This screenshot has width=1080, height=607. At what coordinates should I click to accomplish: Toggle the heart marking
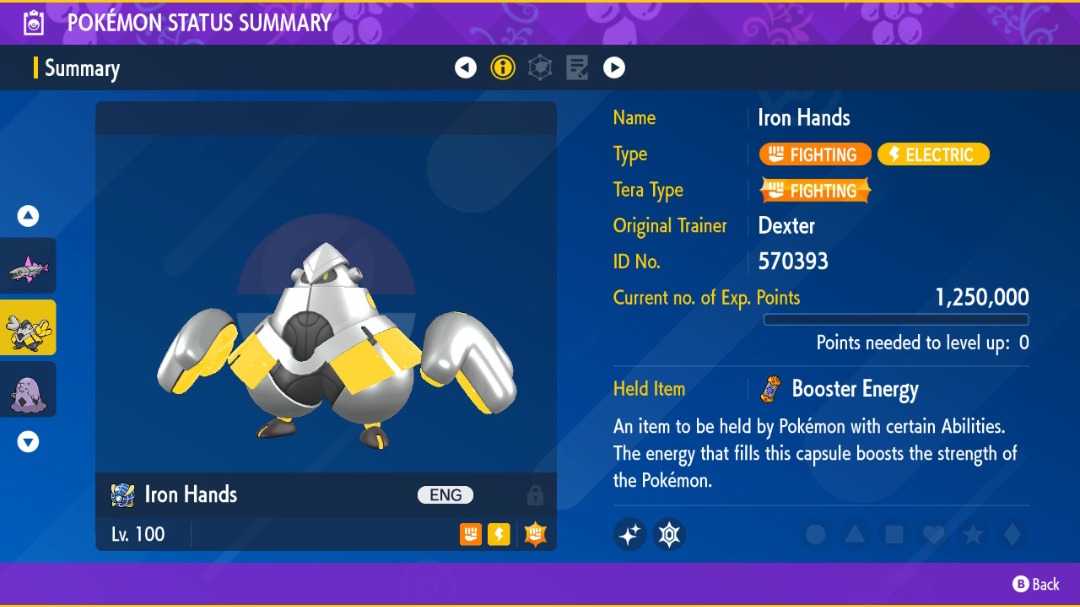933,535
